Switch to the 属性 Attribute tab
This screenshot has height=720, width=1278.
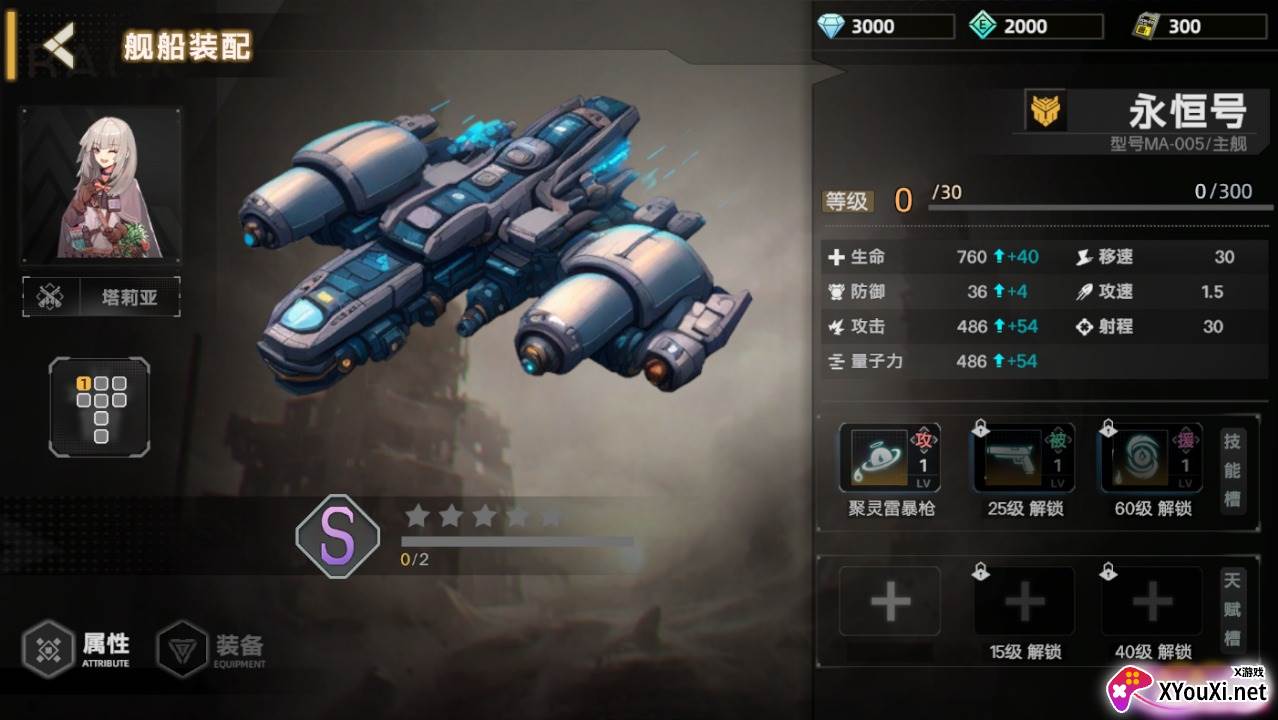[78, 648]
